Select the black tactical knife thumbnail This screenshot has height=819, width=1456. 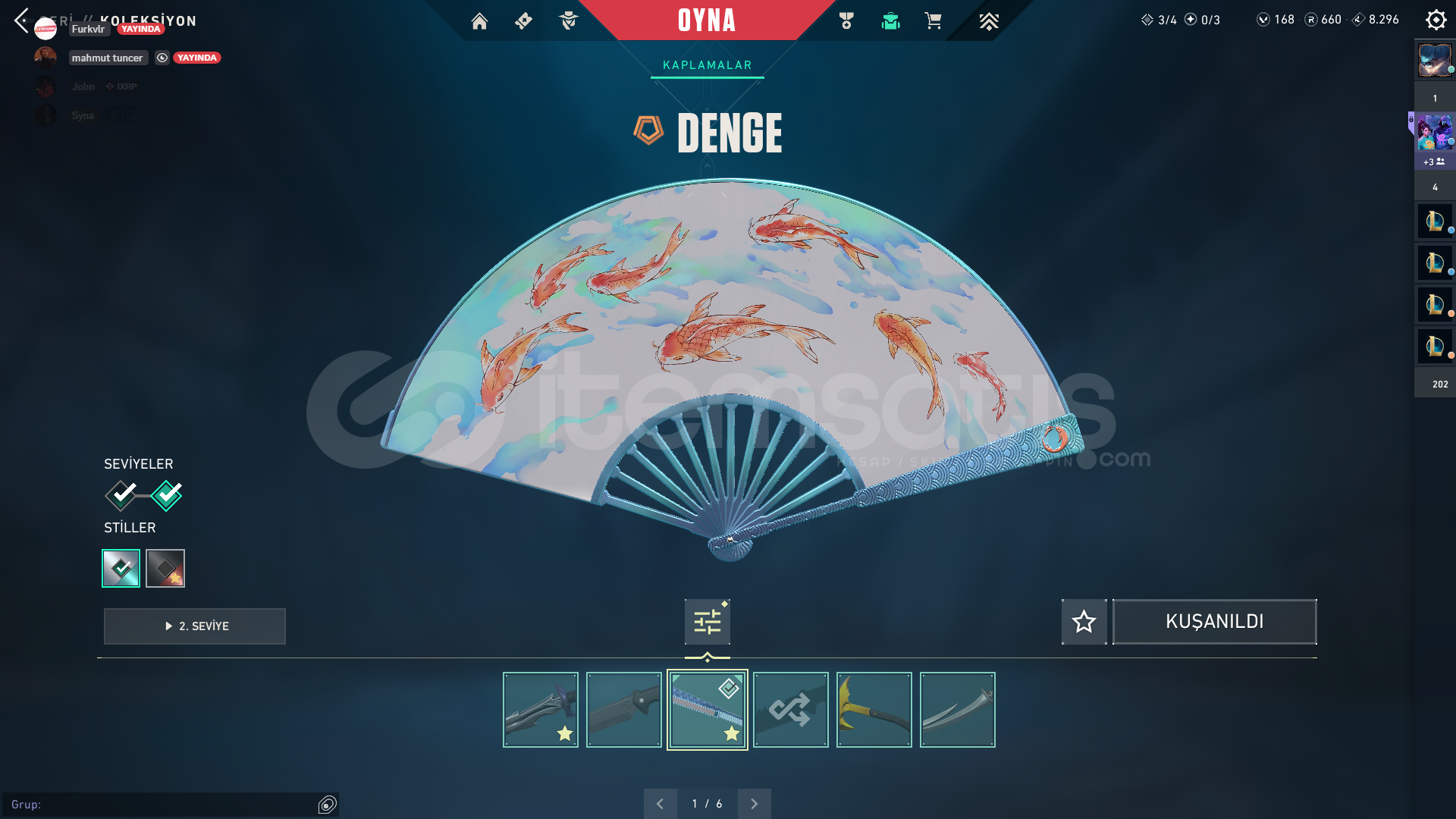tap(624, 710)
